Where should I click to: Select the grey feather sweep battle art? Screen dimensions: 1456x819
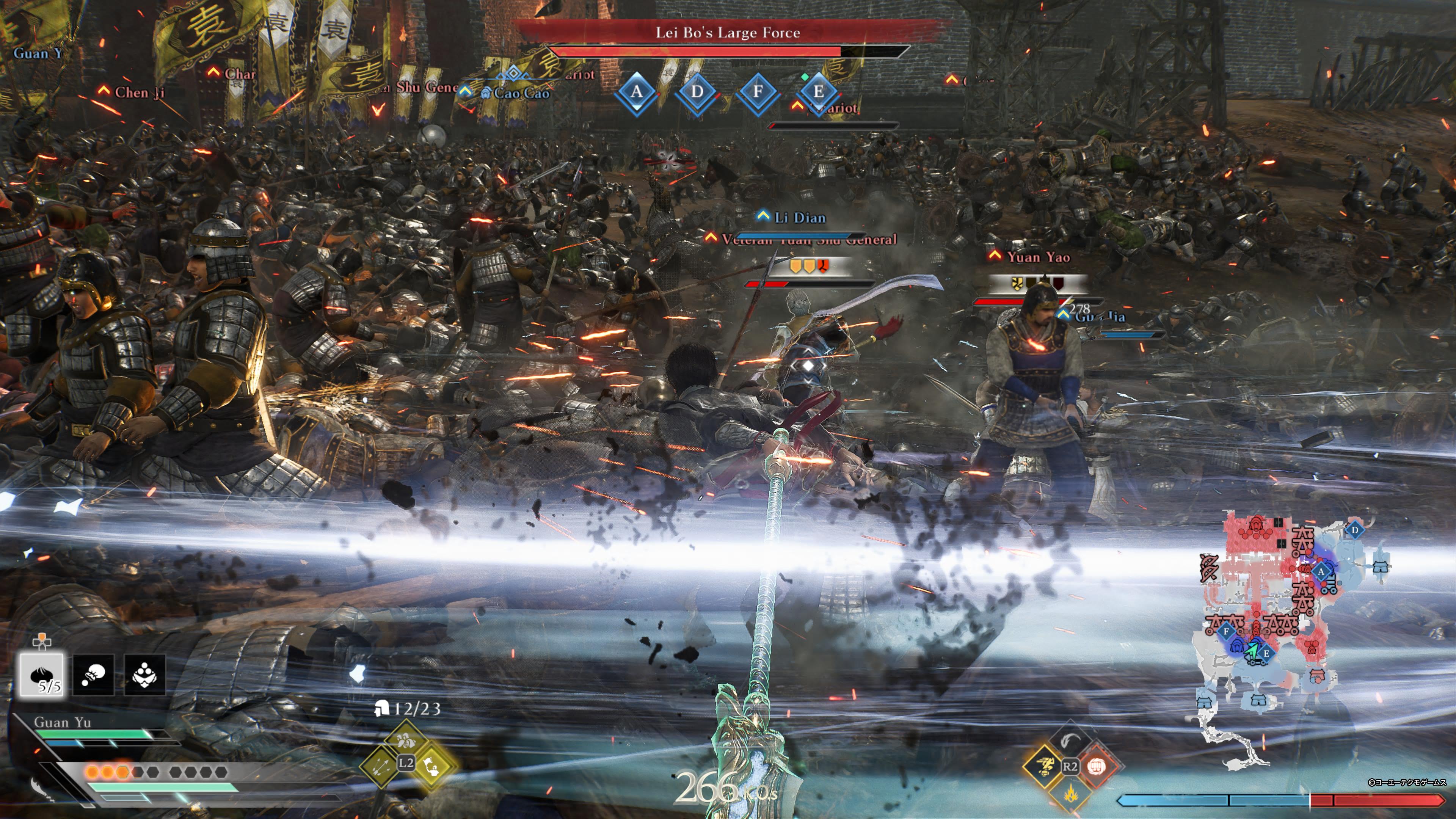pyautogui.click(x=1070, y=740)
